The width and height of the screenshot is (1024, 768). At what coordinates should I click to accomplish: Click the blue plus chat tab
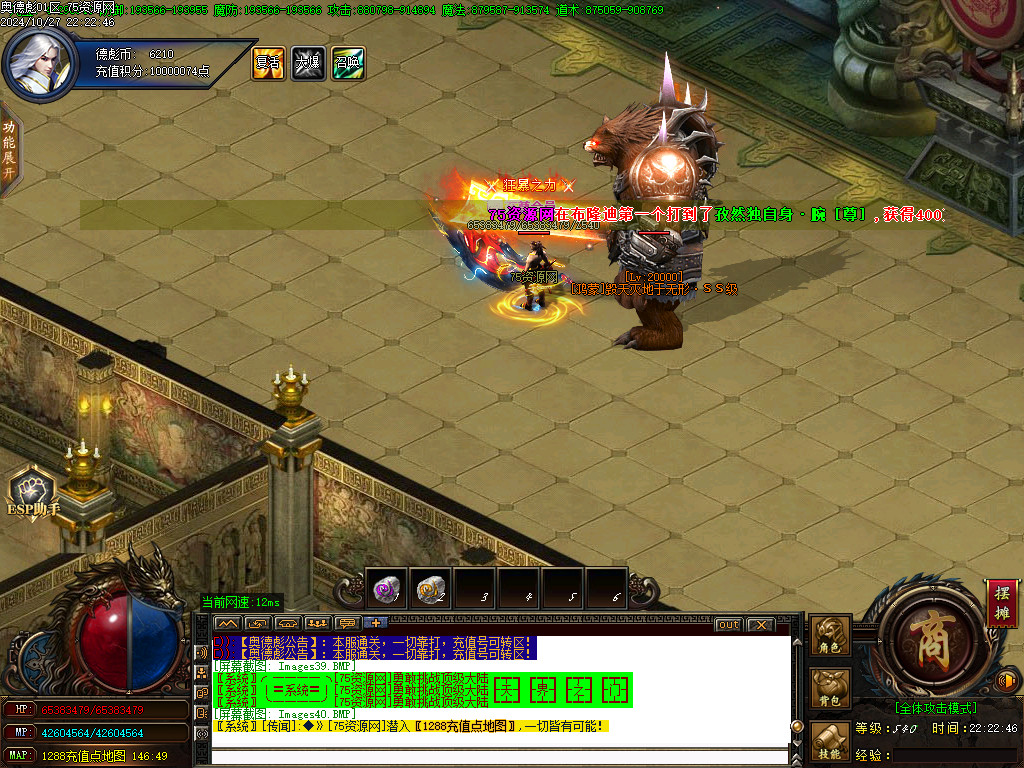pyautogui.click(x=377, y=624)
